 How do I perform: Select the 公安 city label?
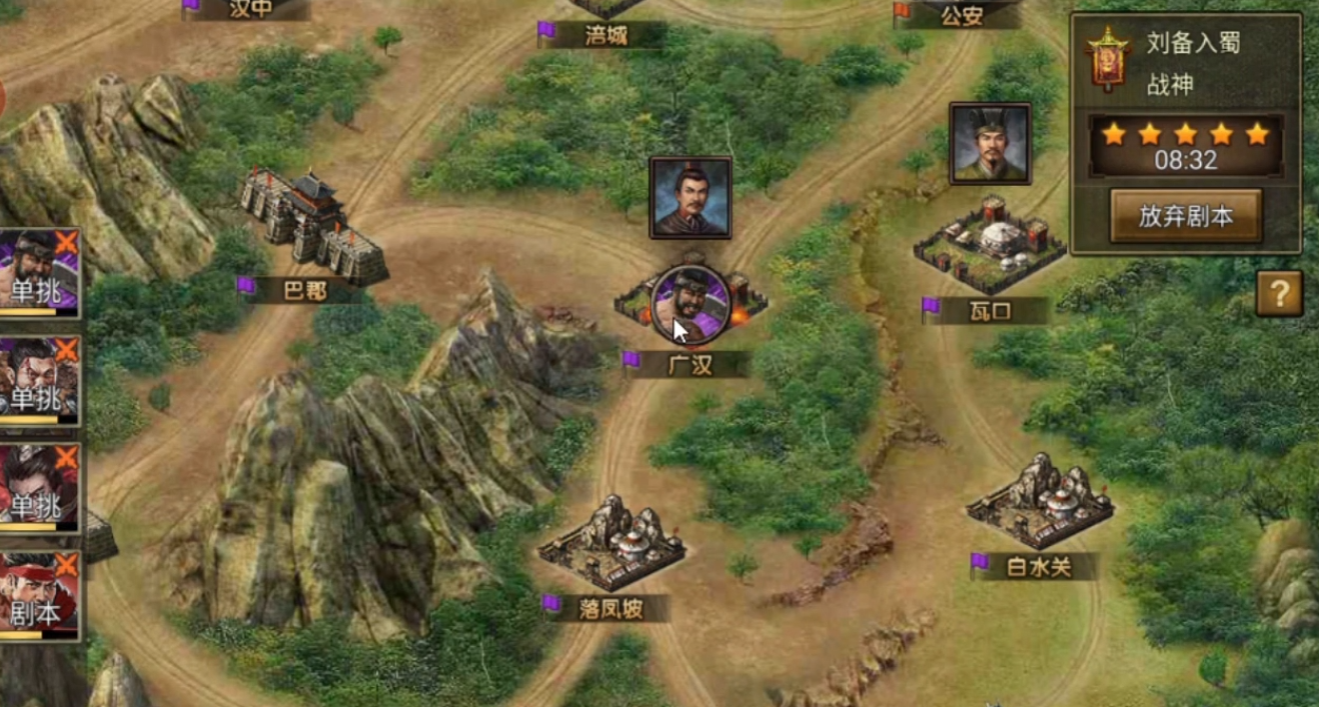tap(960, 15)
